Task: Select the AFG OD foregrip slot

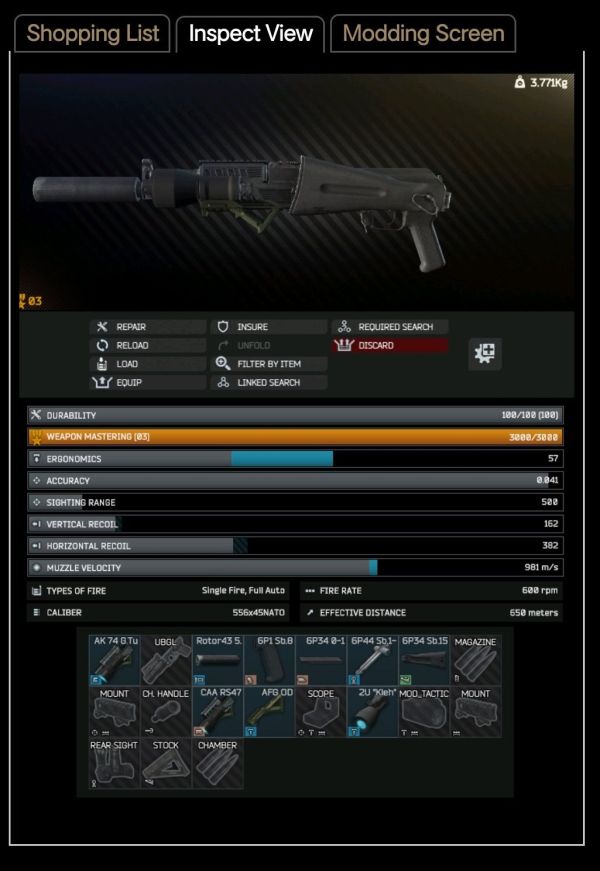Action: (x=269, y=711)
